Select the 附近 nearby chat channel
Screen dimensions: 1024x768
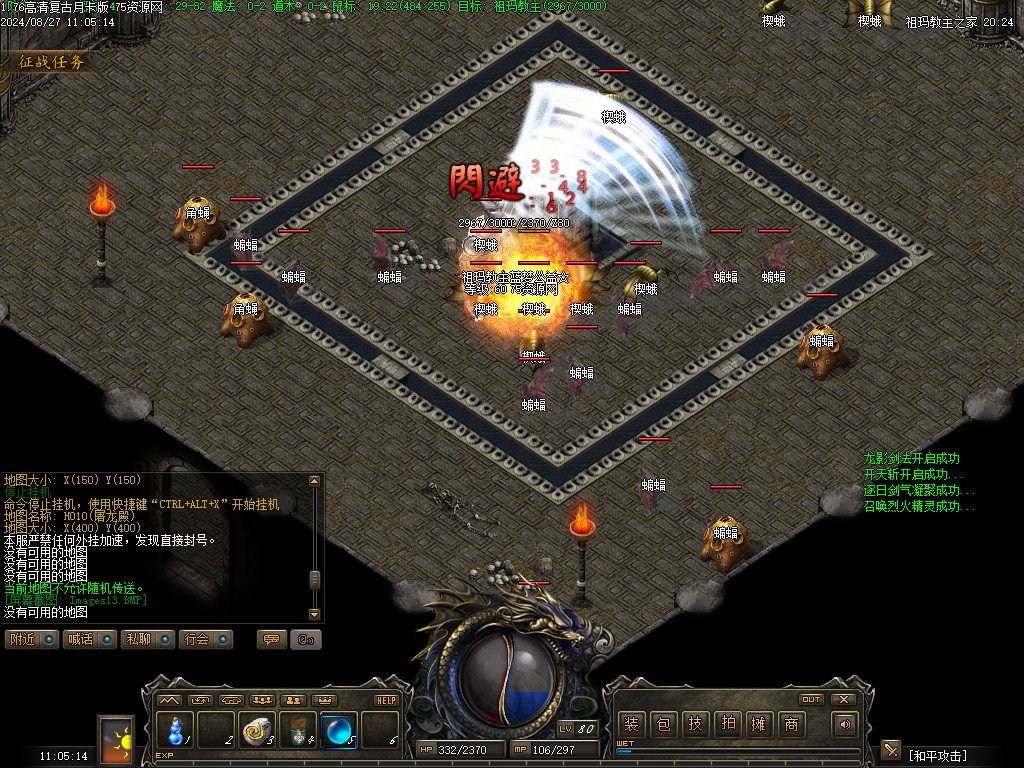point(32,639)
